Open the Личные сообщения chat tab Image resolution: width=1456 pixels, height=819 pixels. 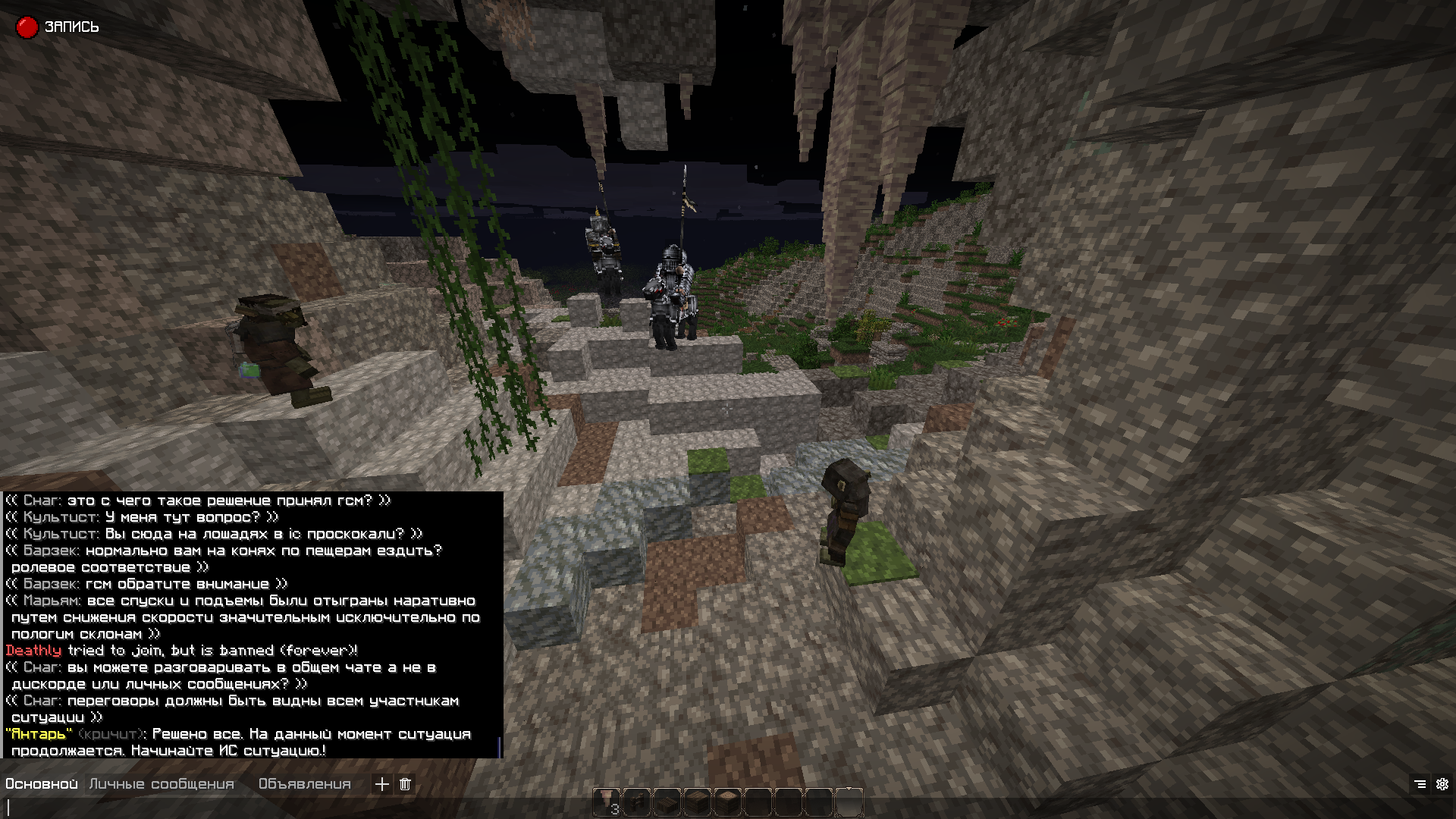(x=162, y=784)
